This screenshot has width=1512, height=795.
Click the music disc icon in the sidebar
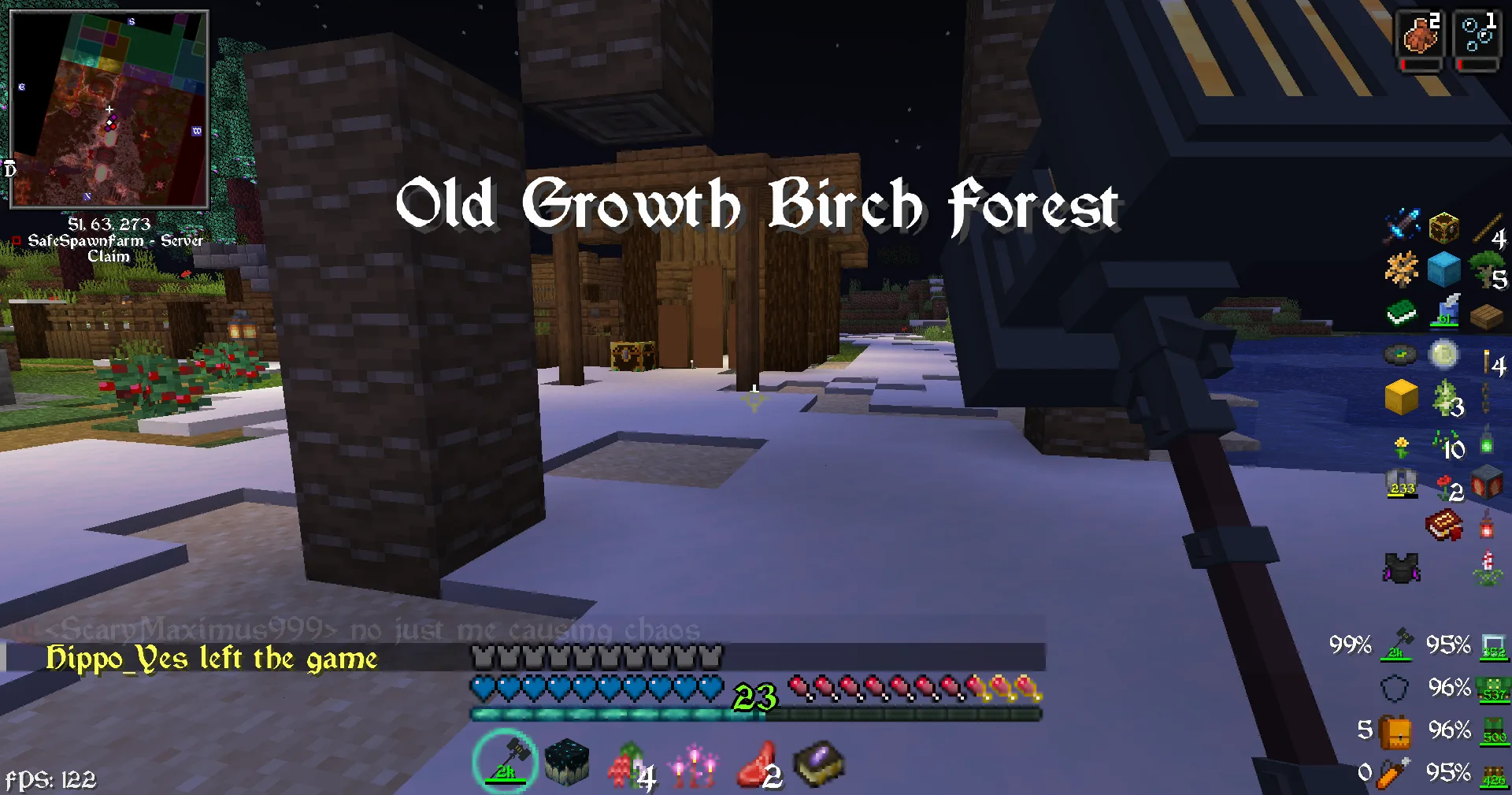[1400, 355]
